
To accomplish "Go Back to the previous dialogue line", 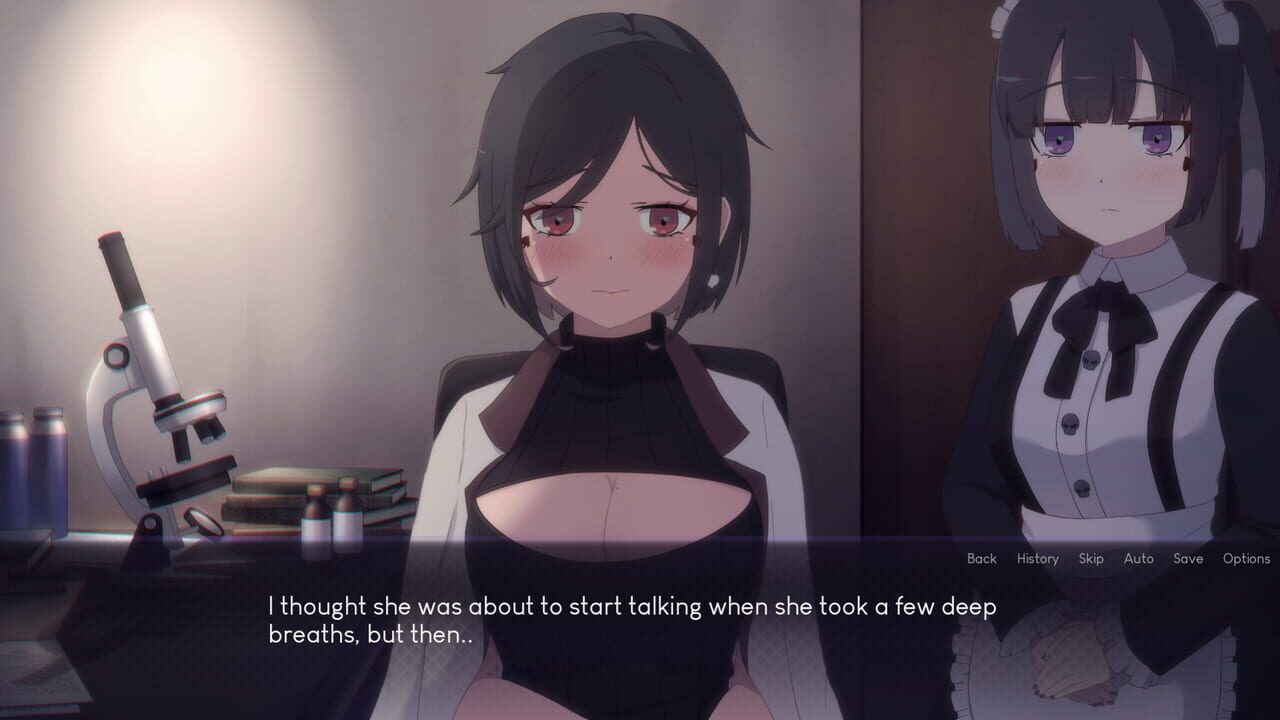I will click(981, 559).
